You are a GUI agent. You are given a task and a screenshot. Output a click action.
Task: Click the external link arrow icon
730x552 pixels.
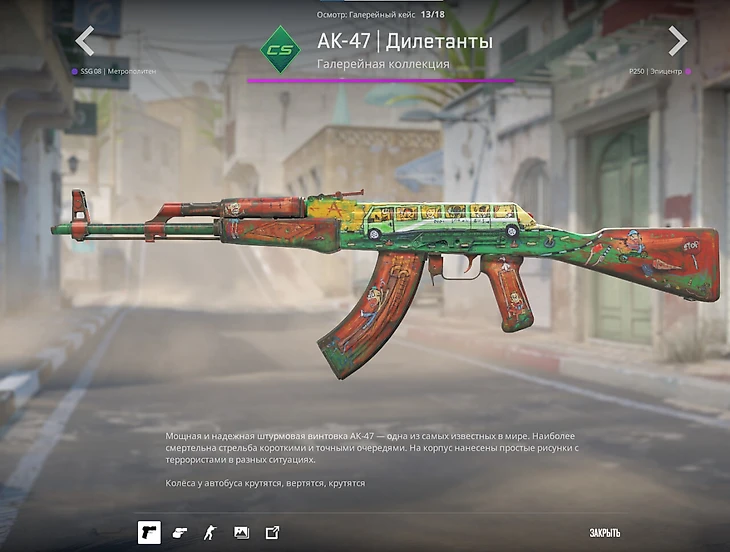(x=272, y=532)
